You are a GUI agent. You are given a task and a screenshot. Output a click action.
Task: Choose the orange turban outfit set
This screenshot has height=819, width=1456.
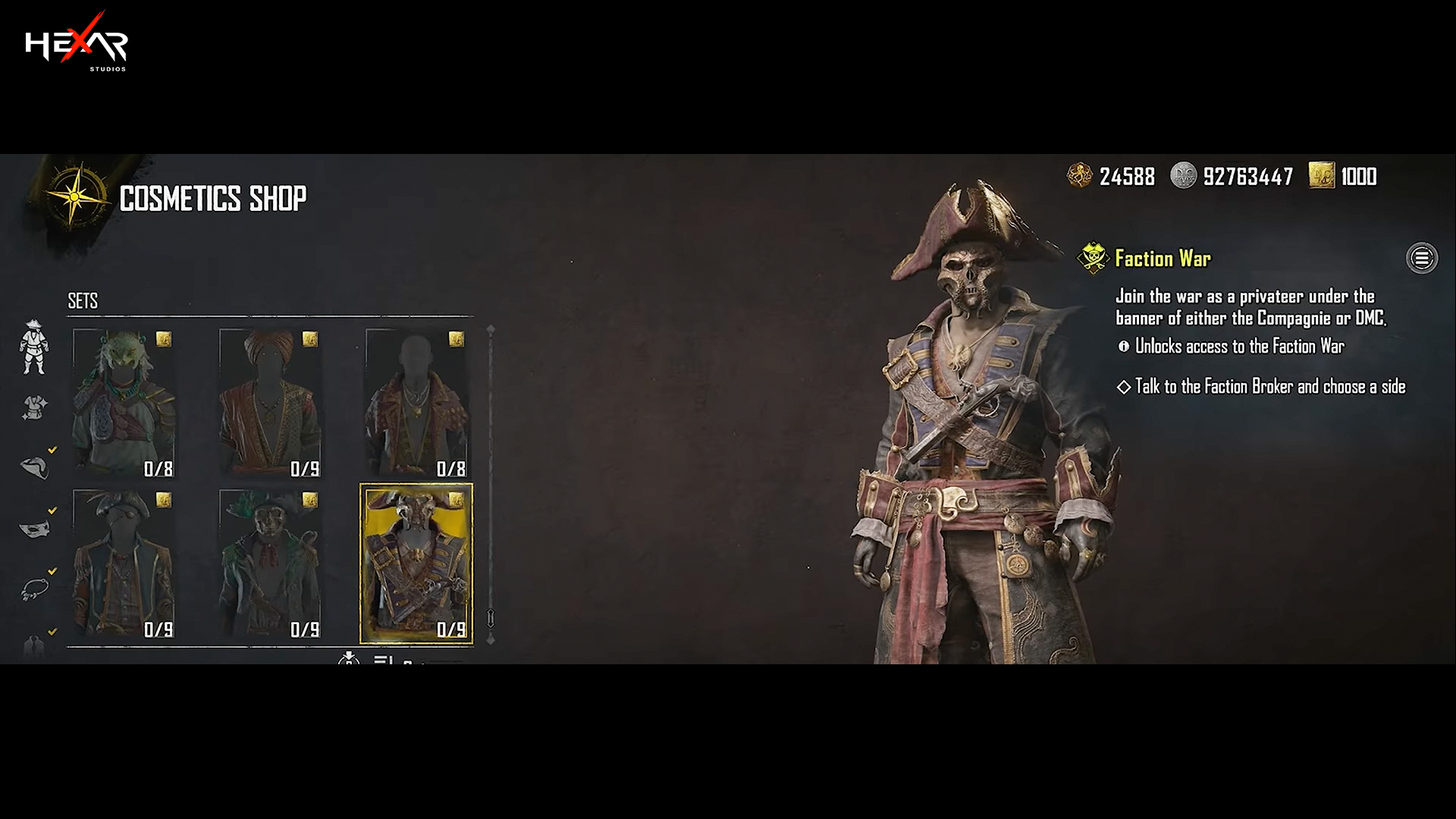pos(270,403)
